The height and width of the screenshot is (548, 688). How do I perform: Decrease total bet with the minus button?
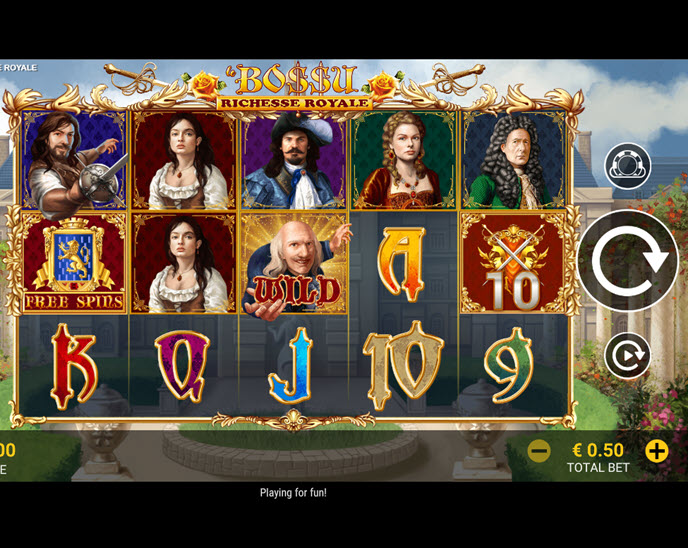[x=539, y=451]
